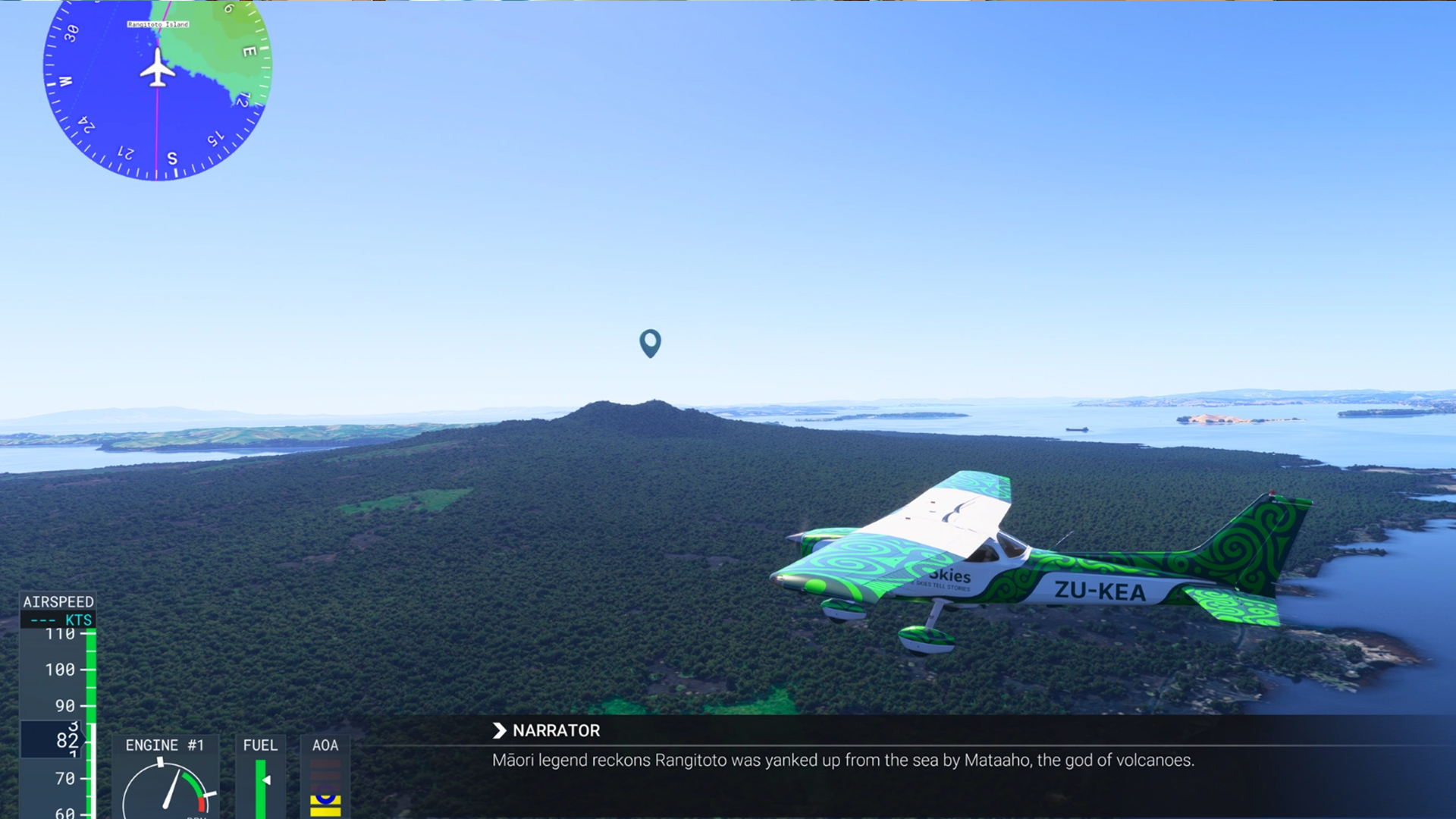Click the Narrator panel arrow icon

pyautogui.click(x=499, y=730)
